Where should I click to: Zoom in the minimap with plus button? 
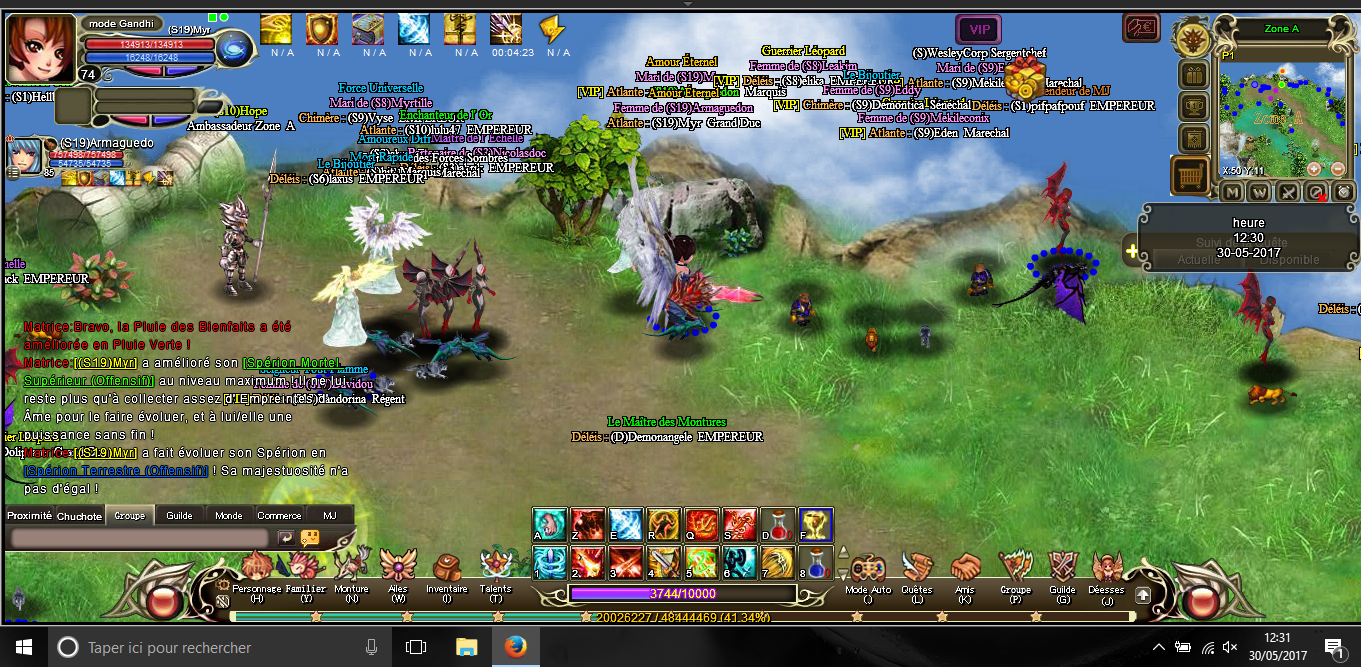[x=1313, y=169]
